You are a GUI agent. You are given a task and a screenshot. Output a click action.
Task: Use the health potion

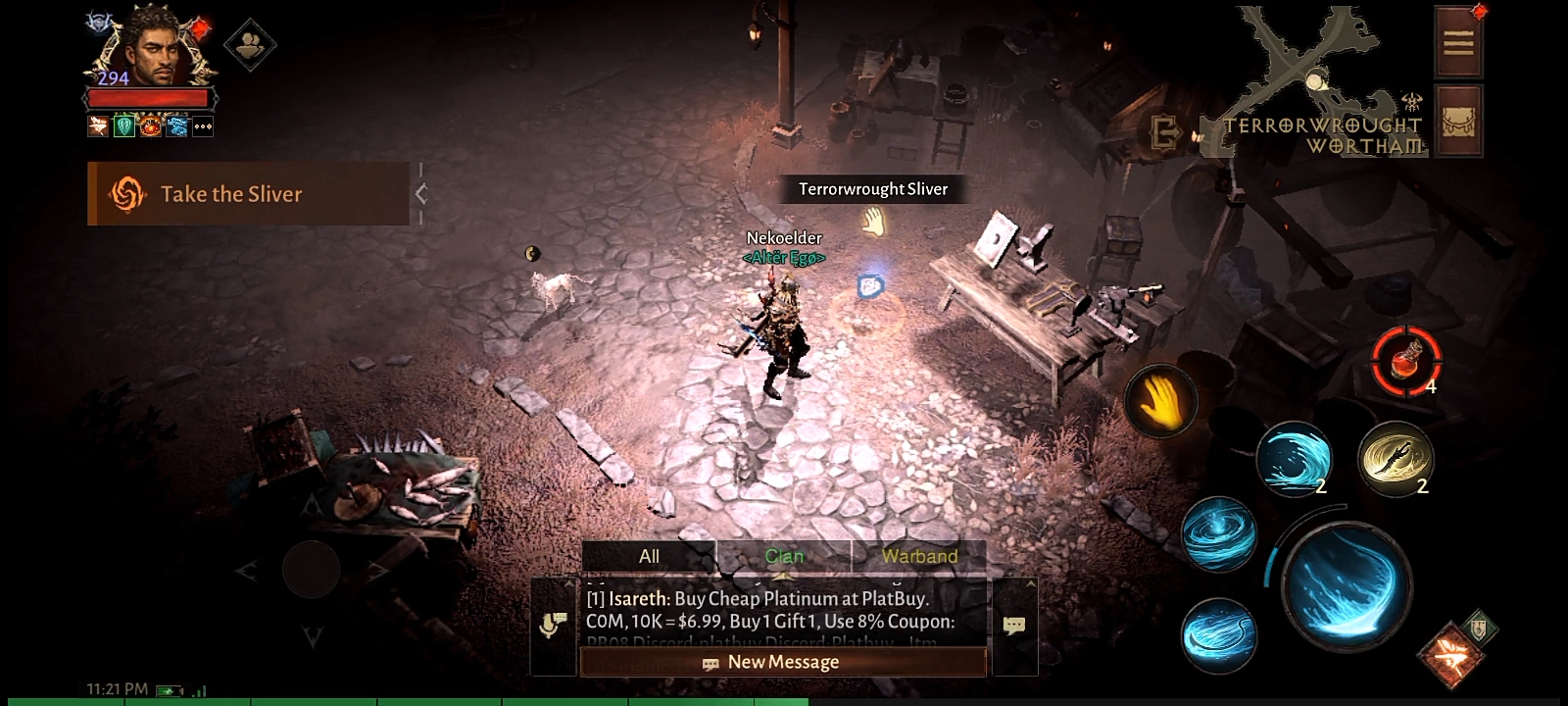coord(1405,360)
